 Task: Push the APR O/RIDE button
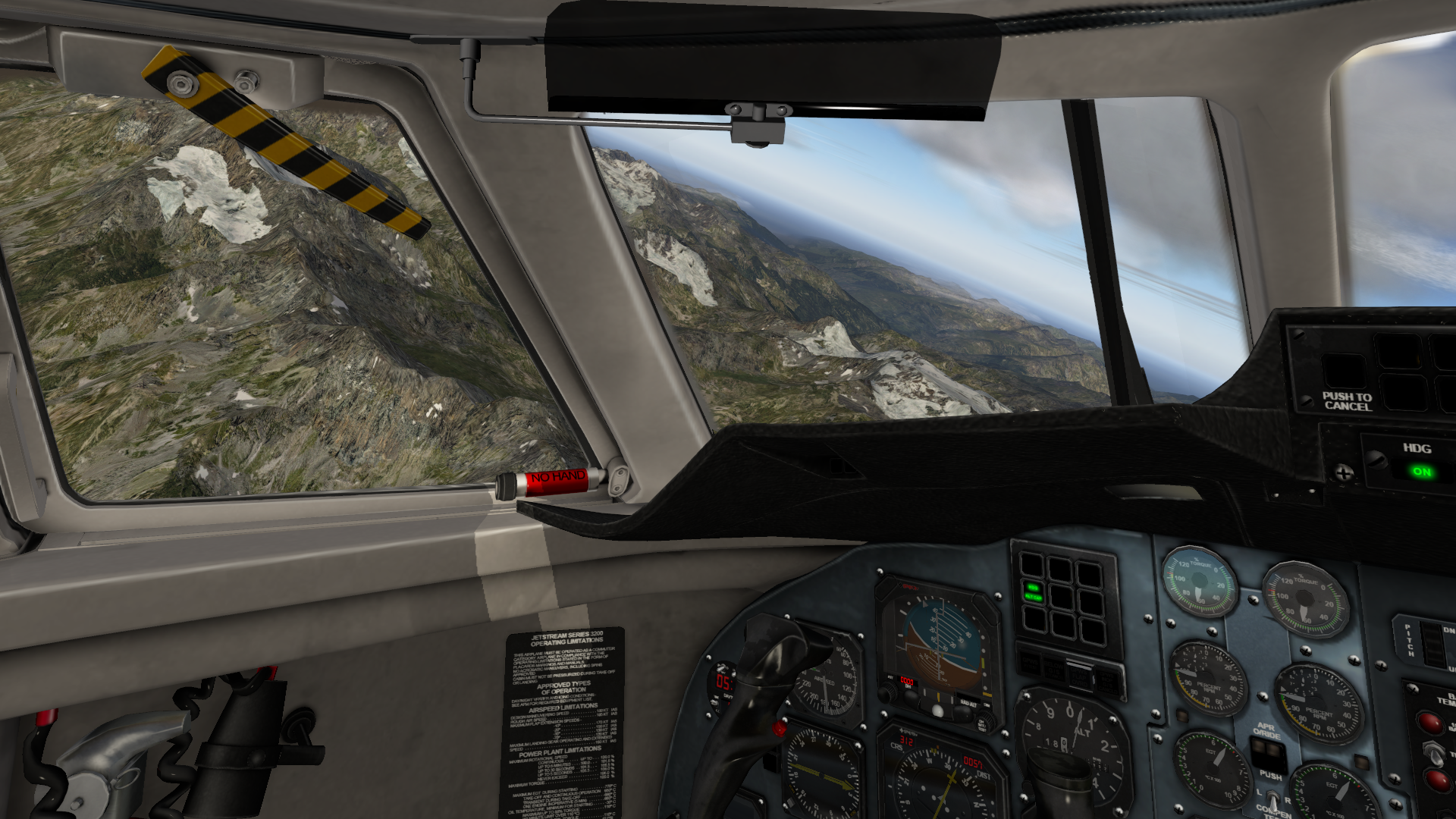click(1269, 755)
